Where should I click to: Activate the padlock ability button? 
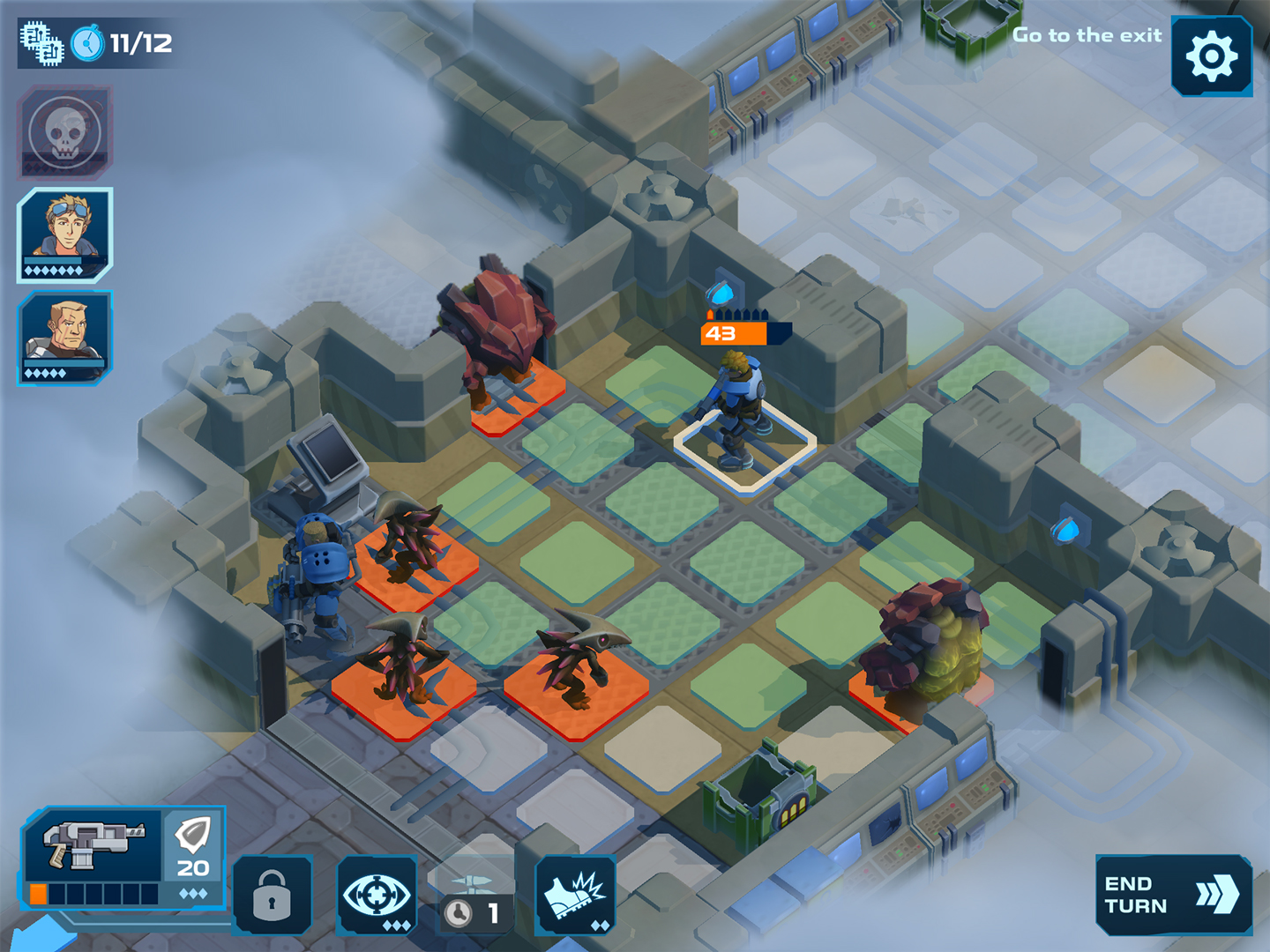(x=272, y=895)
